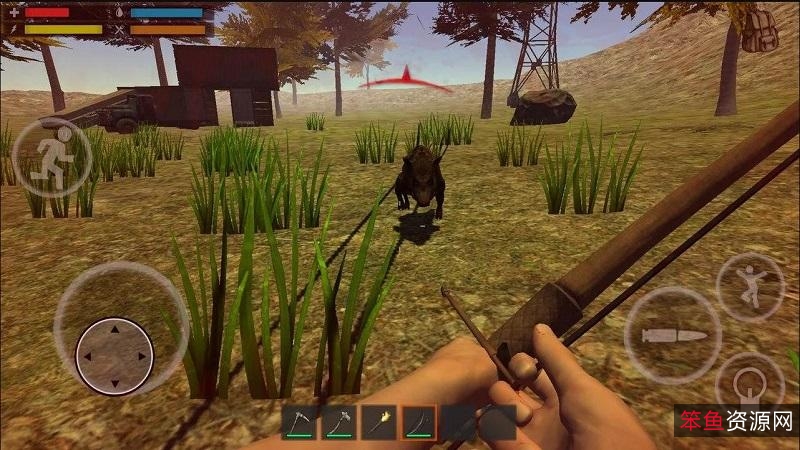Tap the round interact button
Viewport: 800px width, 450px height.
pos(748,385)
